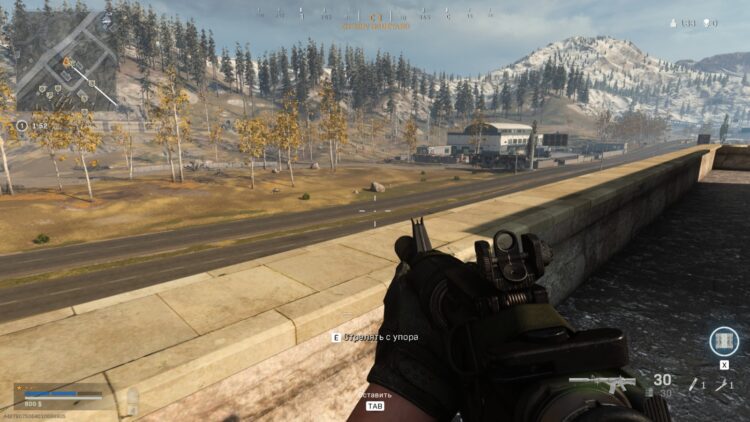Image resolution: width=750 pixels, height=422 pixels.
Task: Click the armor plate icon
Action: 132,401
